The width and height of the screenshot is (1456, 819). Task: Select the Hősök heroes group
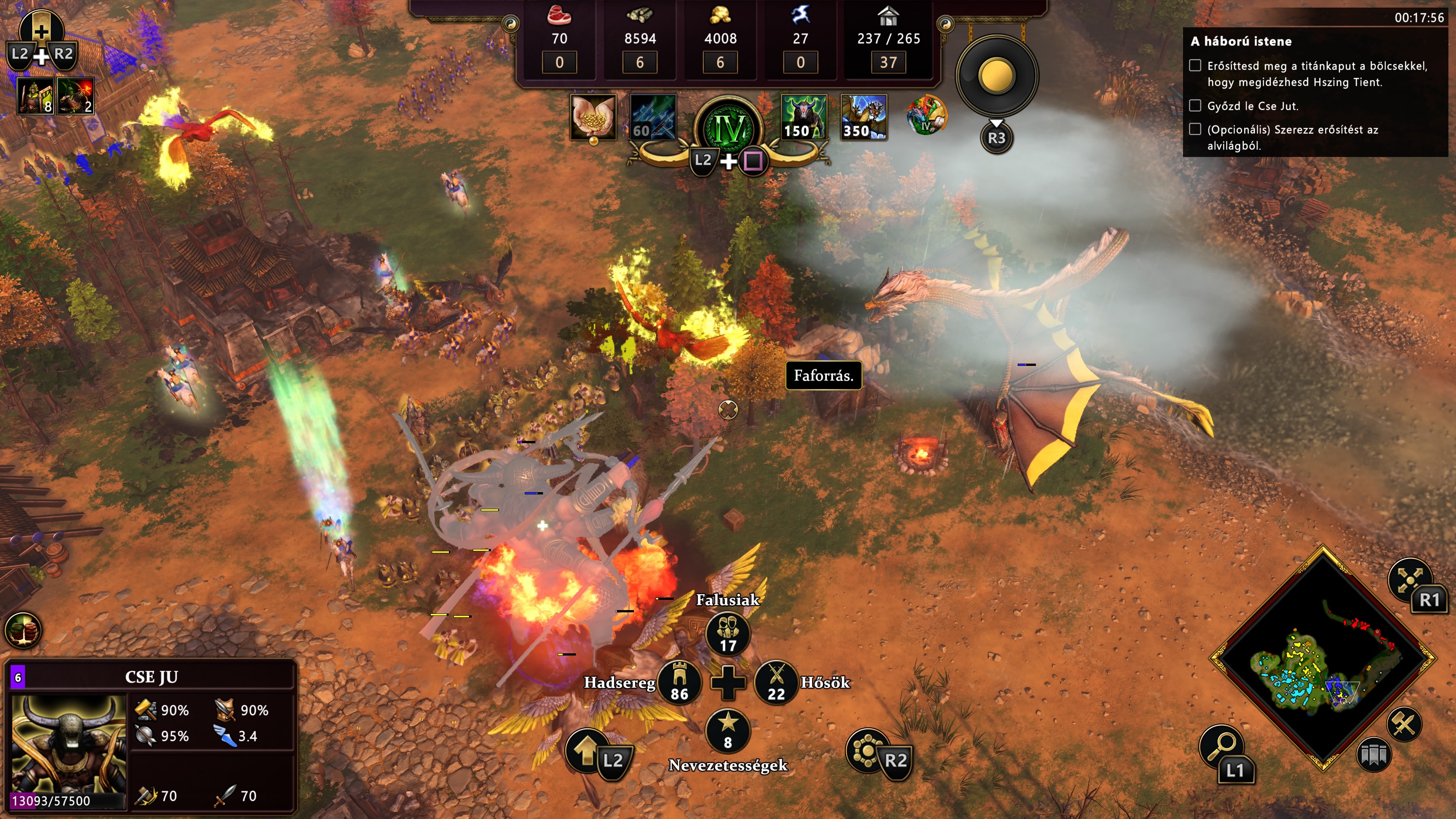point(776,682)
